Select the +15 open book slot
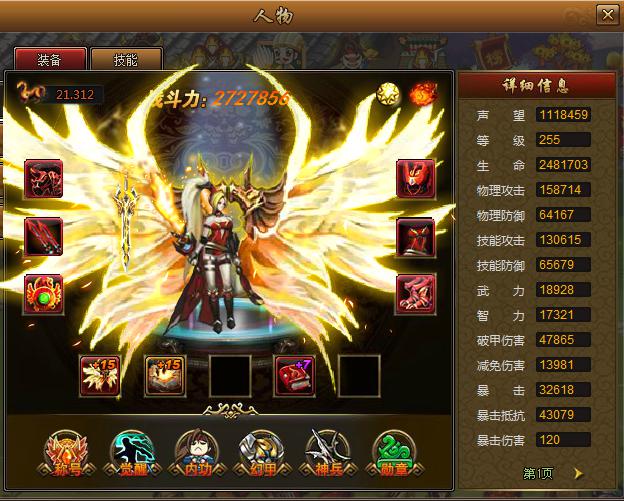 pyautogui.click(x=165, y=375)
